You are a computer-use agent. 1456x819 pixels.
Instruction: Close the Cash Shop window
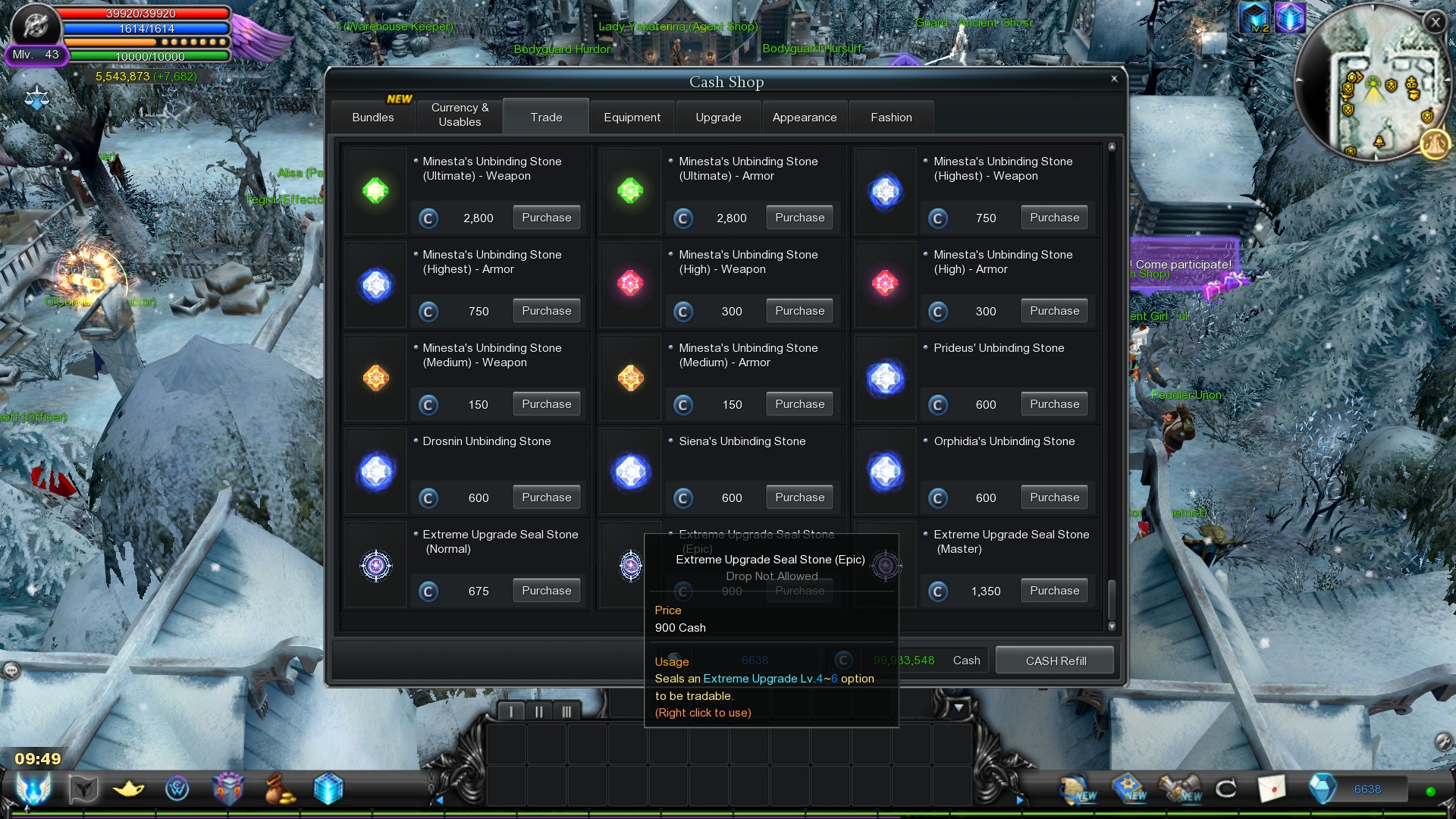pyautogui.click(x=1114, y=79)
